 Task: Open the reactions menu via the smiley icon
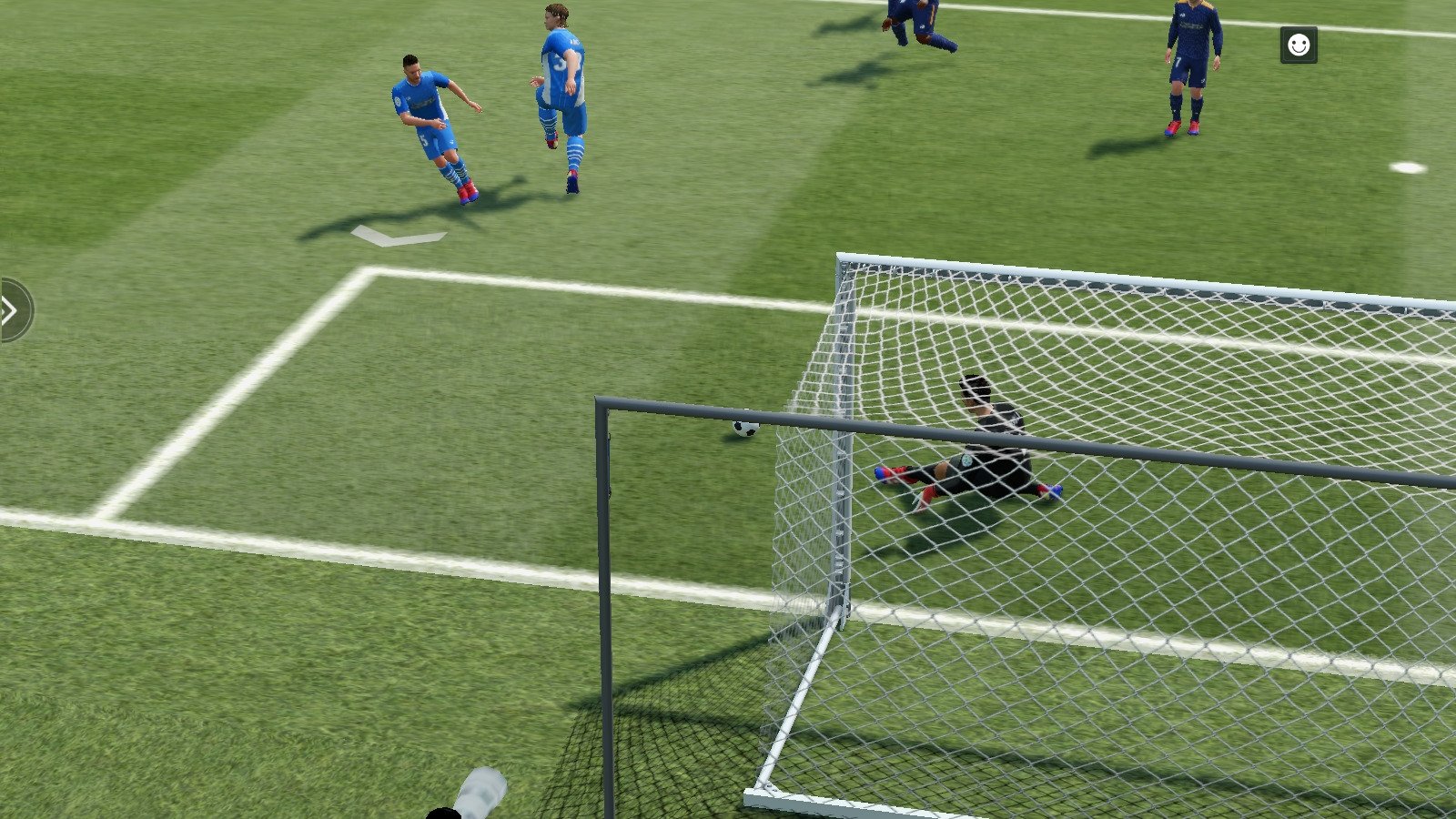click(x=1299, y=45)
